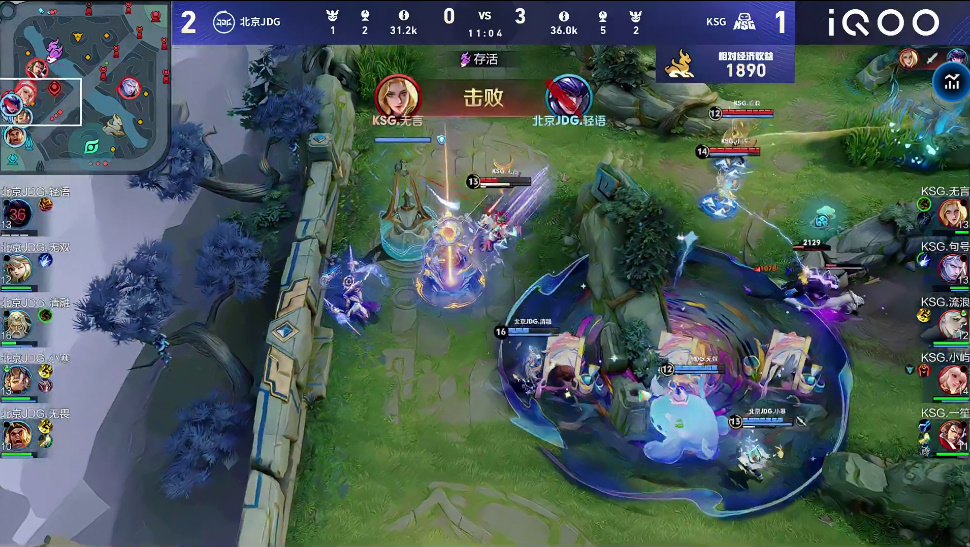Image resolution: width=970 pixels, height=547 pixels.
Task: Click the KSG team logo in scoreboard
Action: tap(744, 22)
